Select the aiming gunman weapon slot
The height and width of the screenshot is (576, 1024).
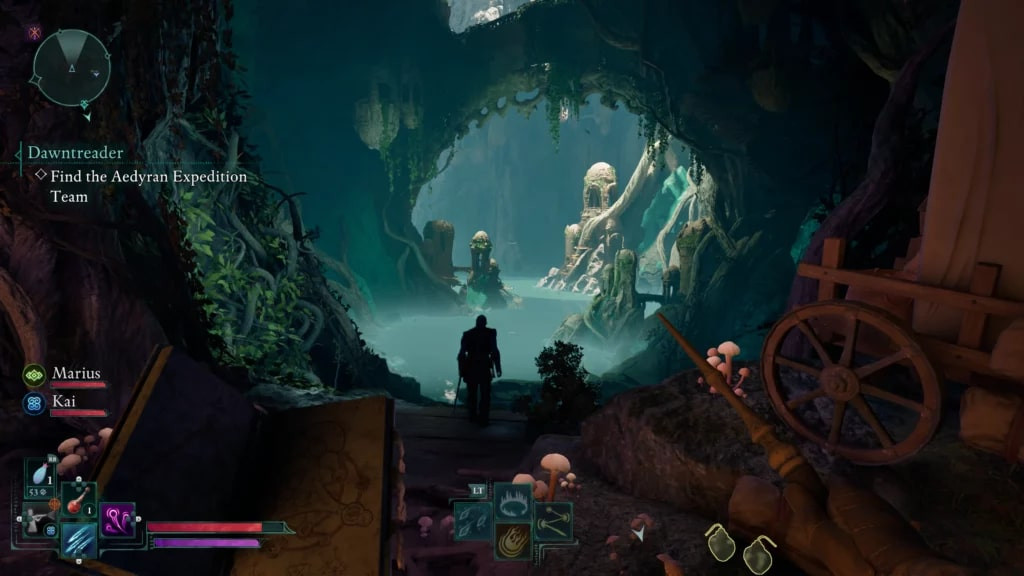click(38, 519)
